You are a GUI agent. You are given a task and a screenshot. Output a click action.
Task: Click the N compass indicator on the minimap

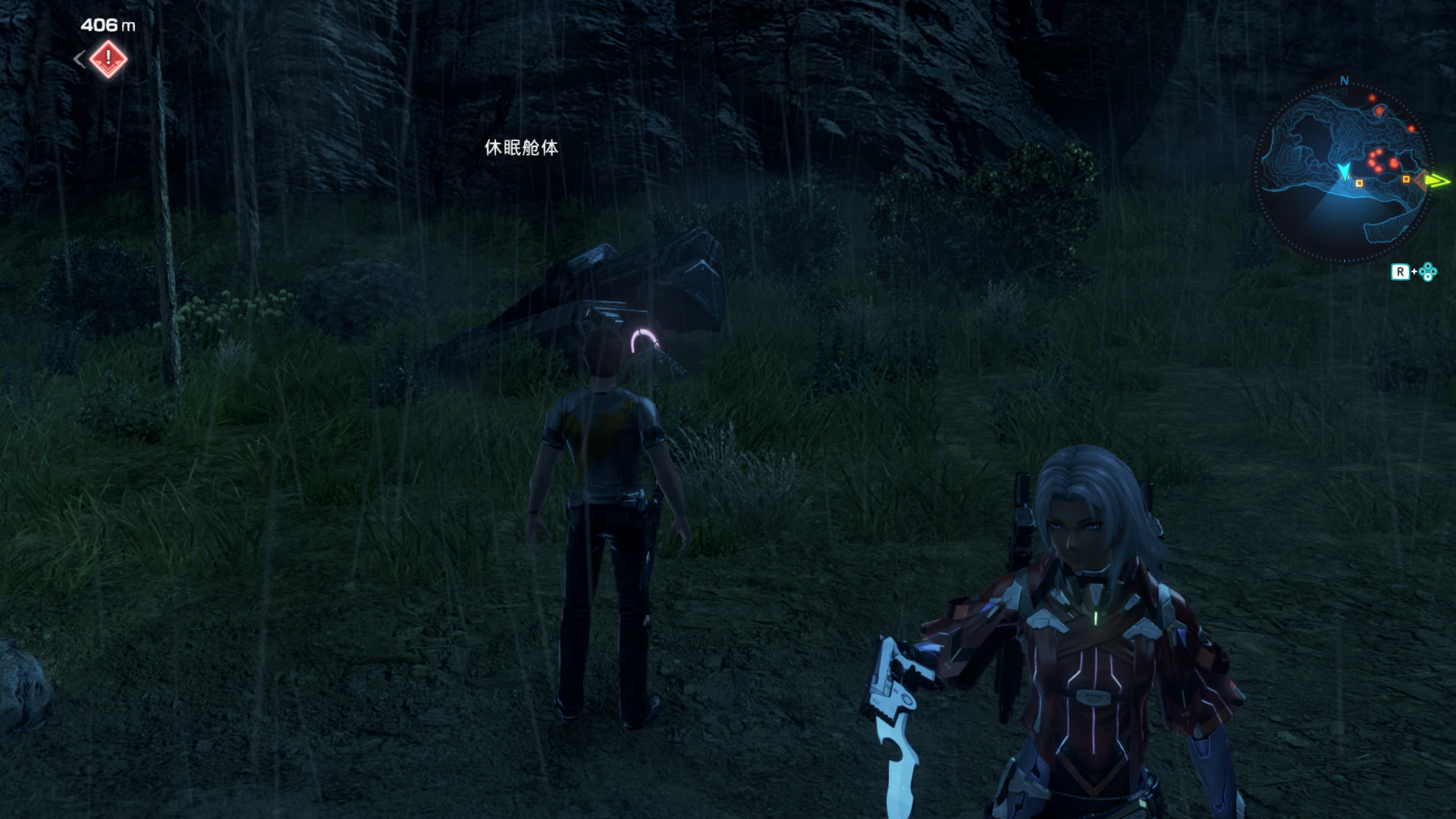pos(1343,81)
